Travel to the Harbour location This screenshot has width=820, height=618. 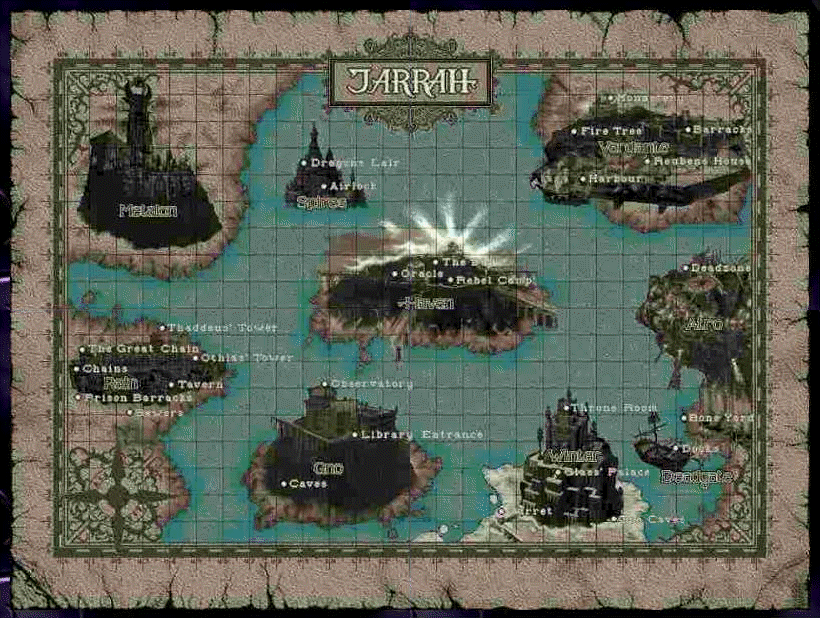coord(582,179)
